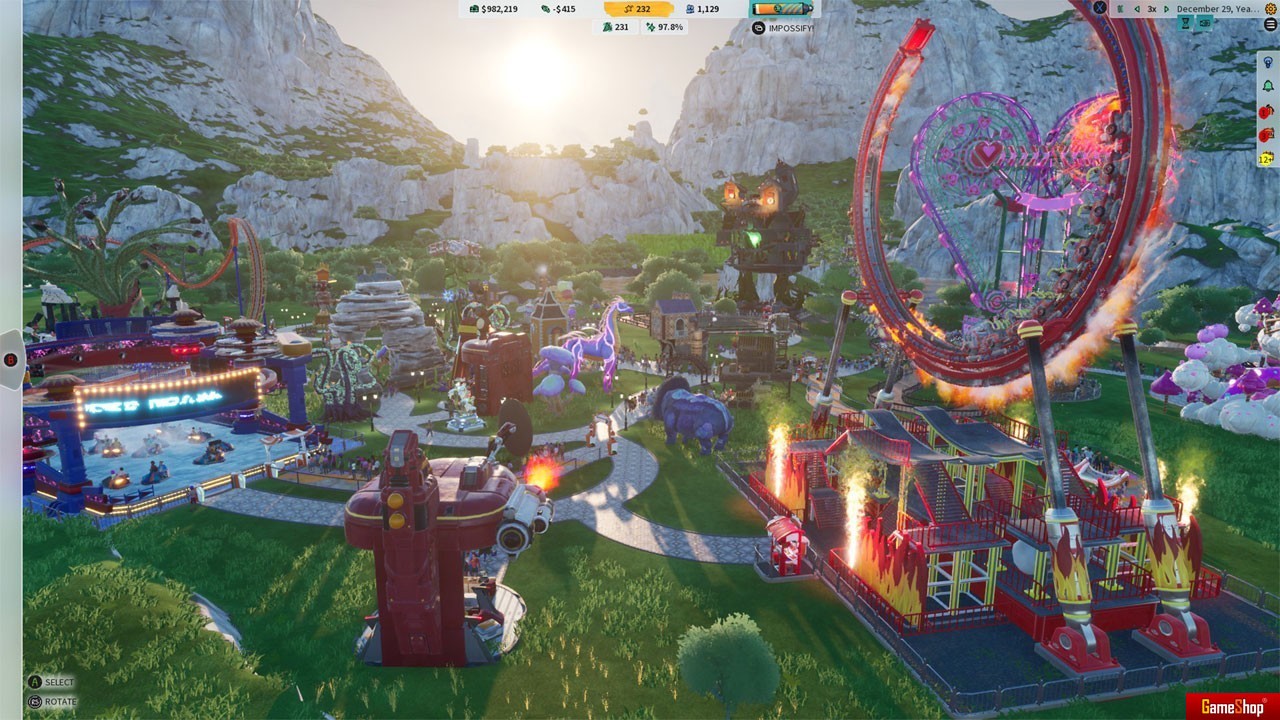The image size is (1280, 720).
Task: Open the lightbulb hints notification
Action: (x=1268, y=62)
